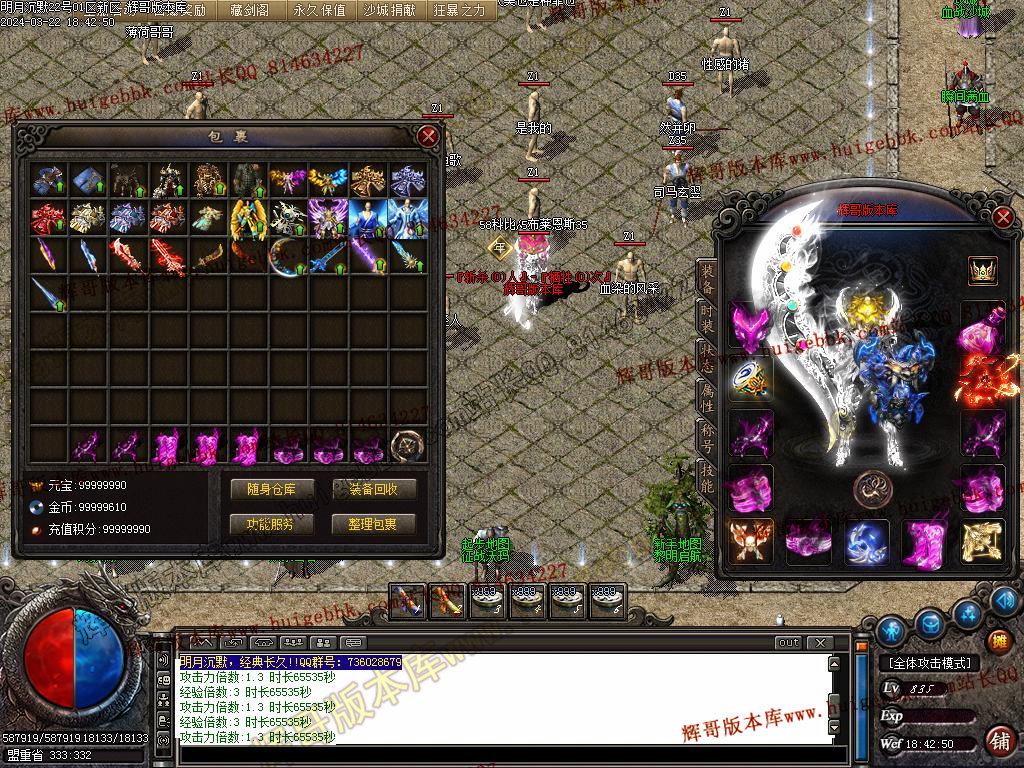Choose 沙城捐献 in the top bar
This screenshot has height=768, width=1024.
pyautogui.click(x=389, y=10)
